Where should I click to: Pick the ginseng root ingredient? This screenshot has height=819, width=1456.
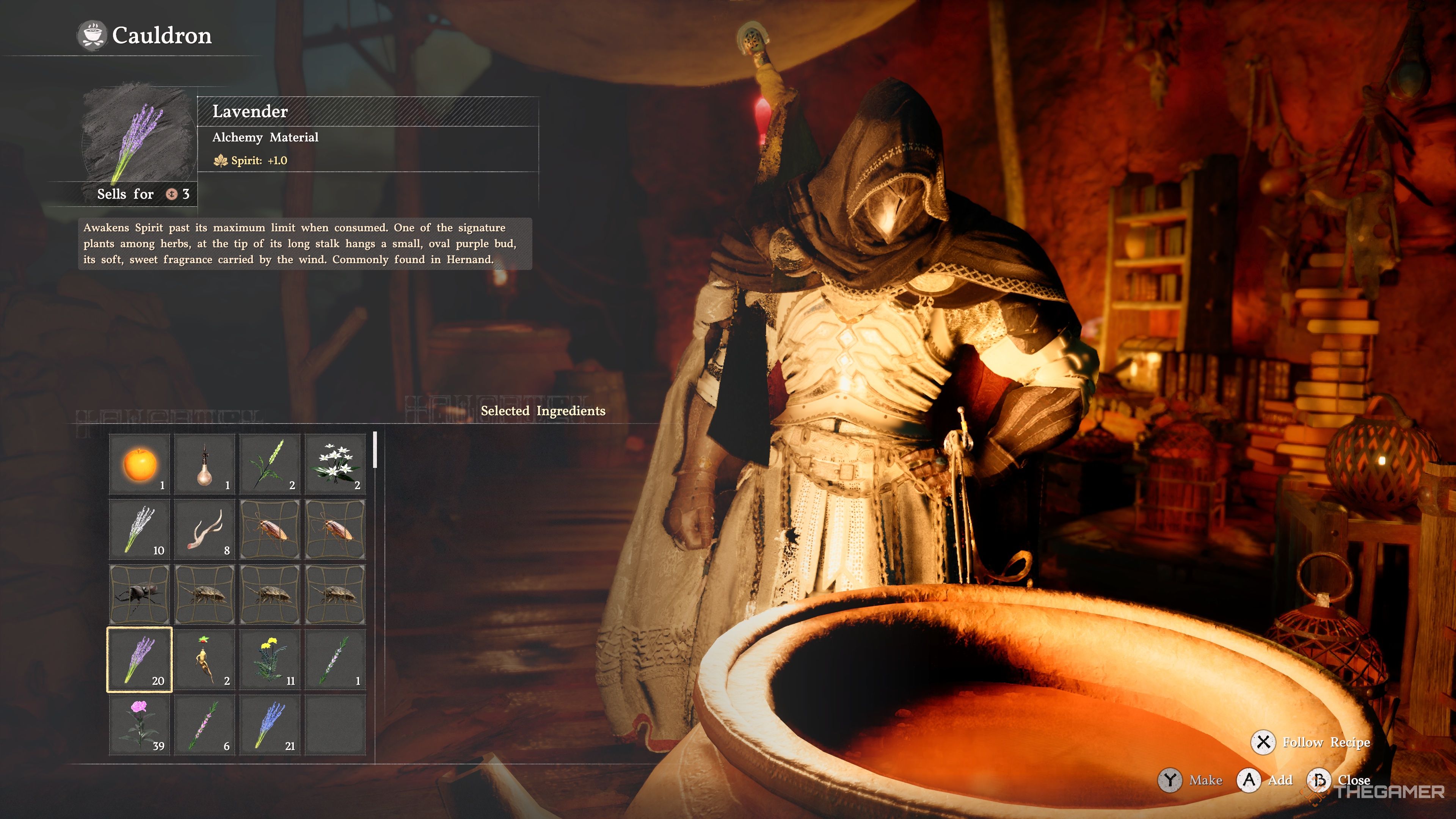coord(205,660)
